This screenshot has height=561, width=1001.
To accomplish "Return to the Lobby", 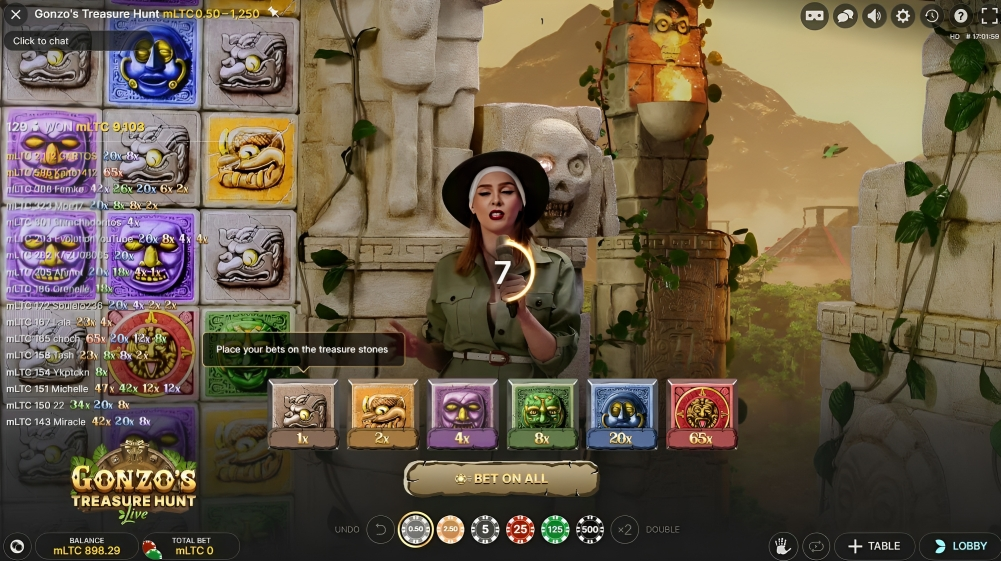I will click(960, 546).
